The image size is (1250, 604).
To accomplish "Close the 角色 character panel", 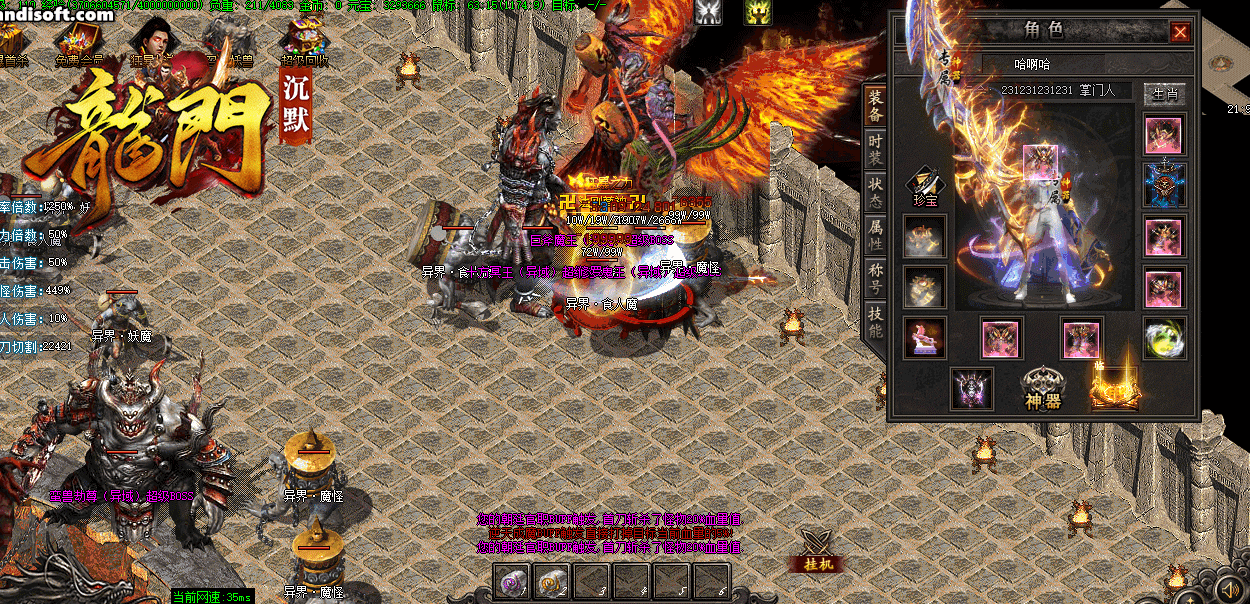I will [1180, 33].
